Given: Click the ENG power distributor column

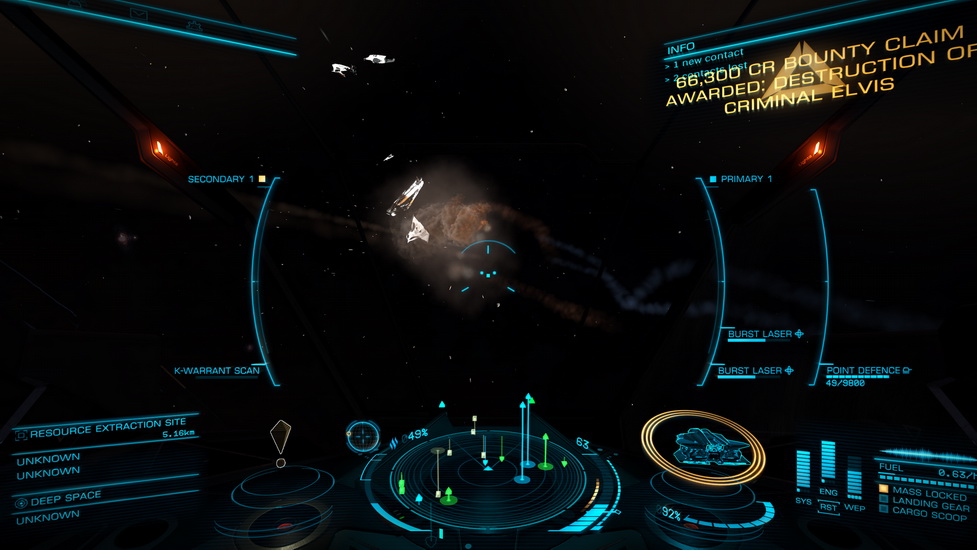Looking at the screenshot, I should [x=828, y=465].
